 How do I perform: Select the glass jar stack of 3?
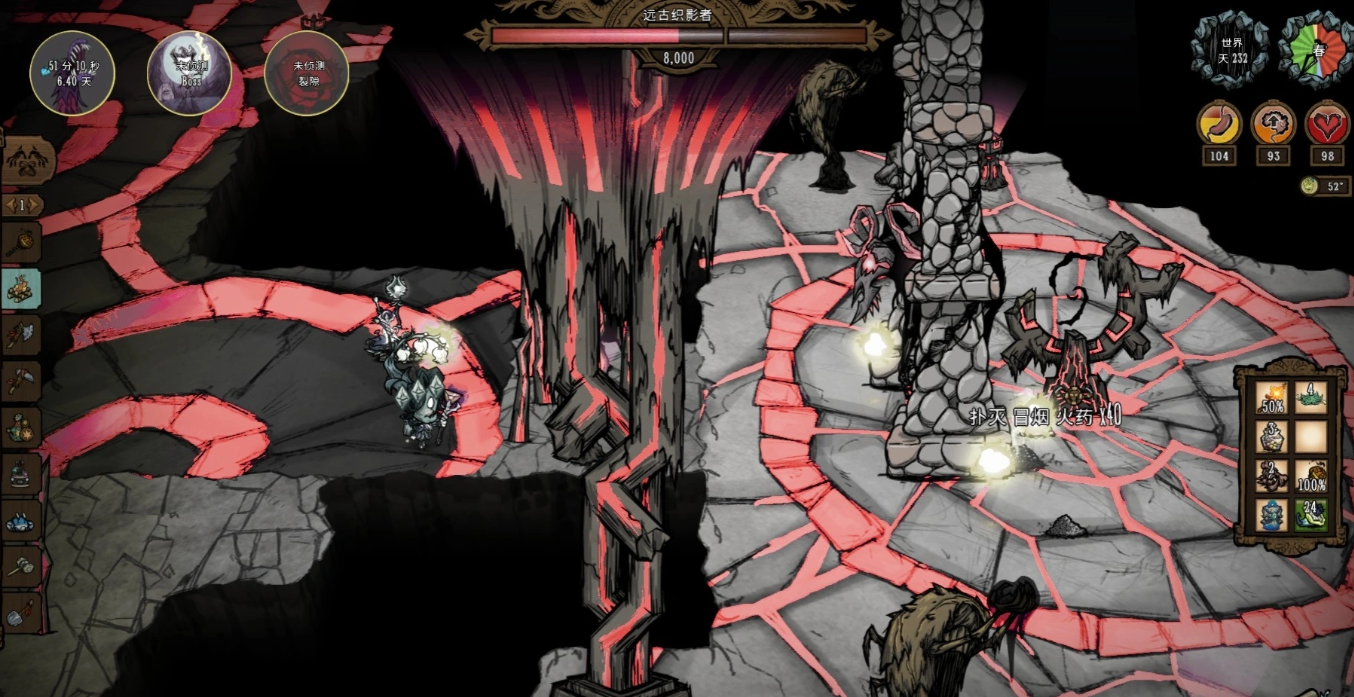click(1272, 436)
